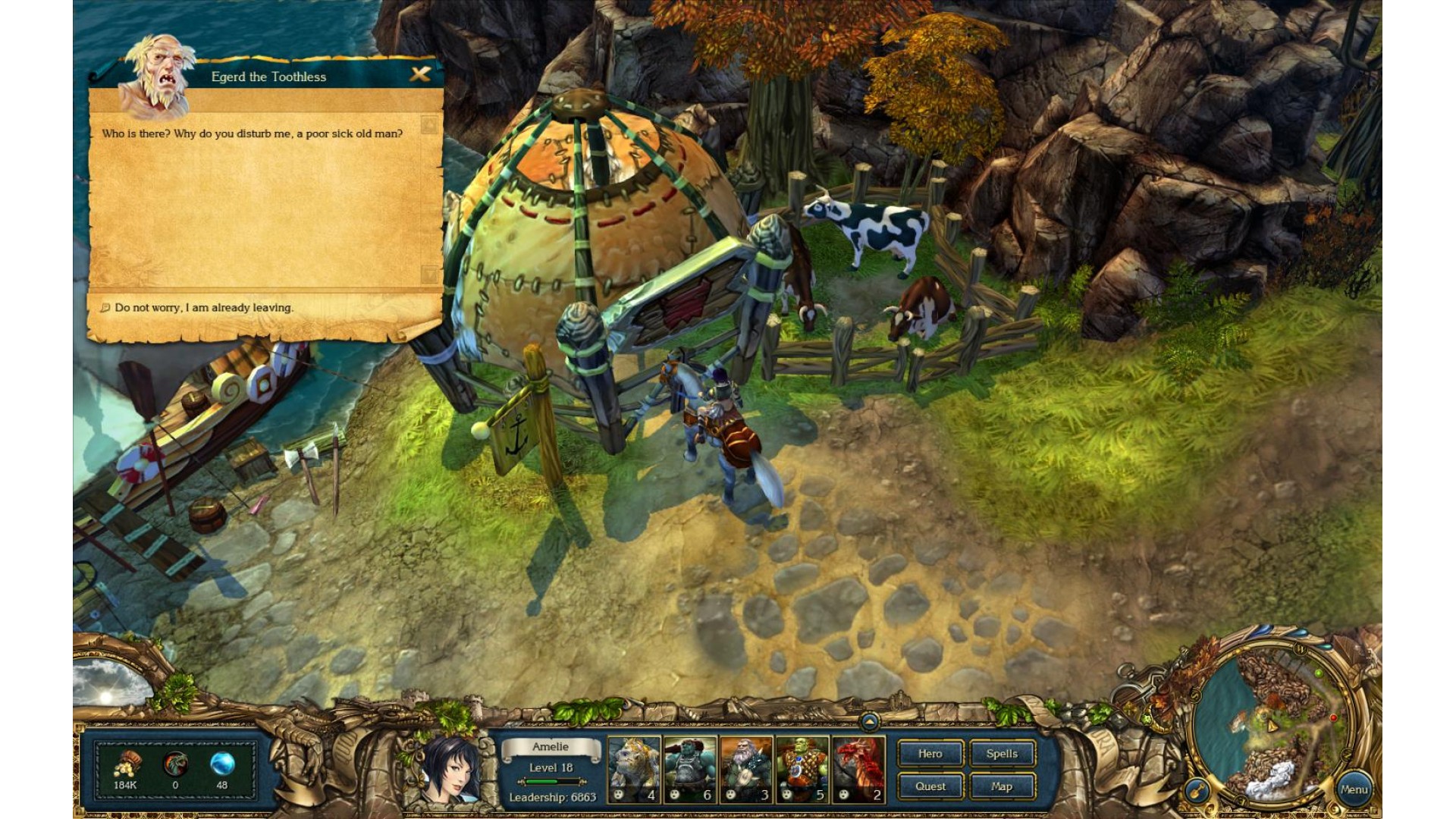Click the shovel dig button

pyautogui.click(x=1197, y=792)
